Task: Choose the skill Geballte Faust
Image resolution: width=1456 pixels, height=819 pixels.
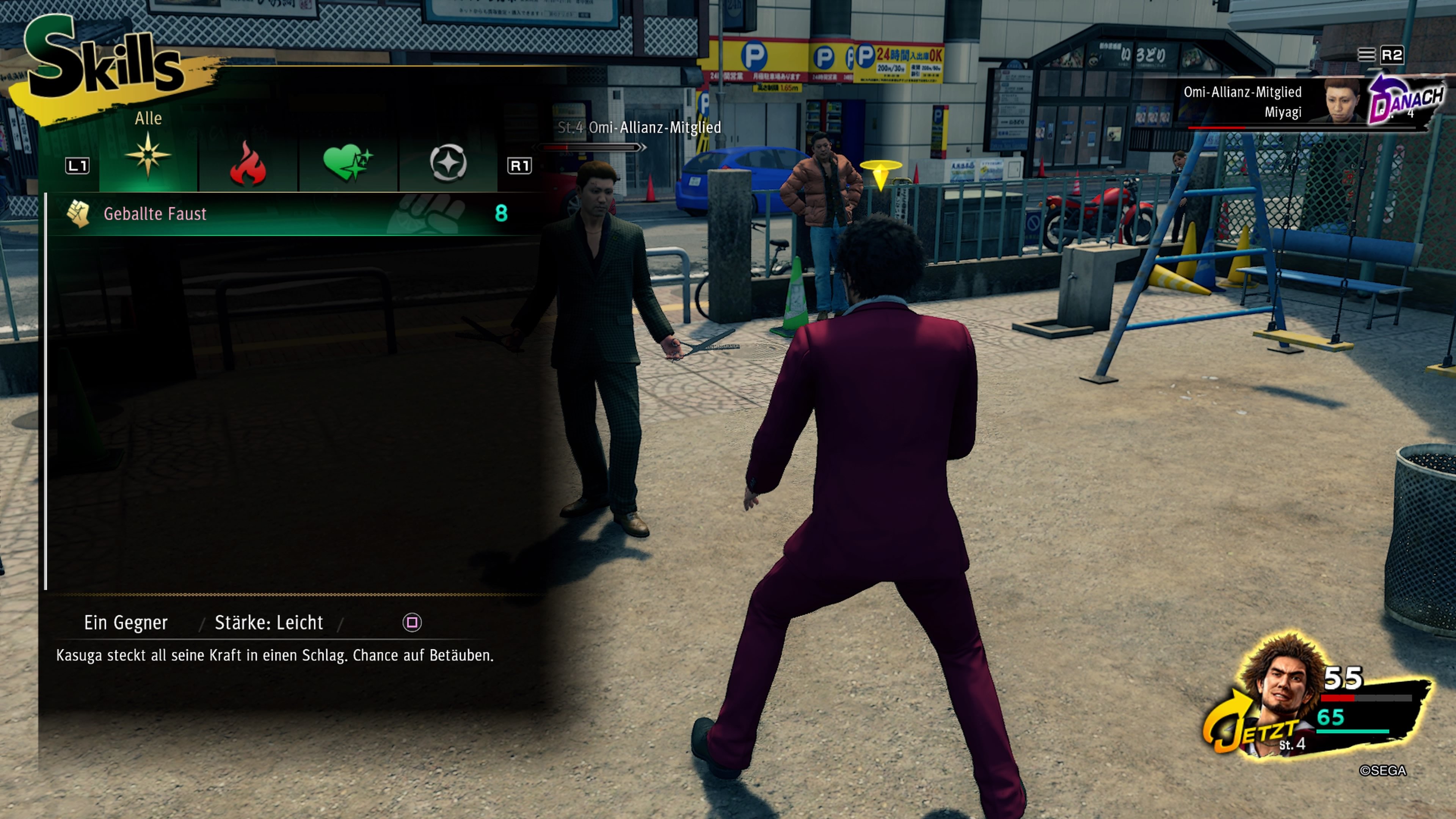Action: coord(155,213)
